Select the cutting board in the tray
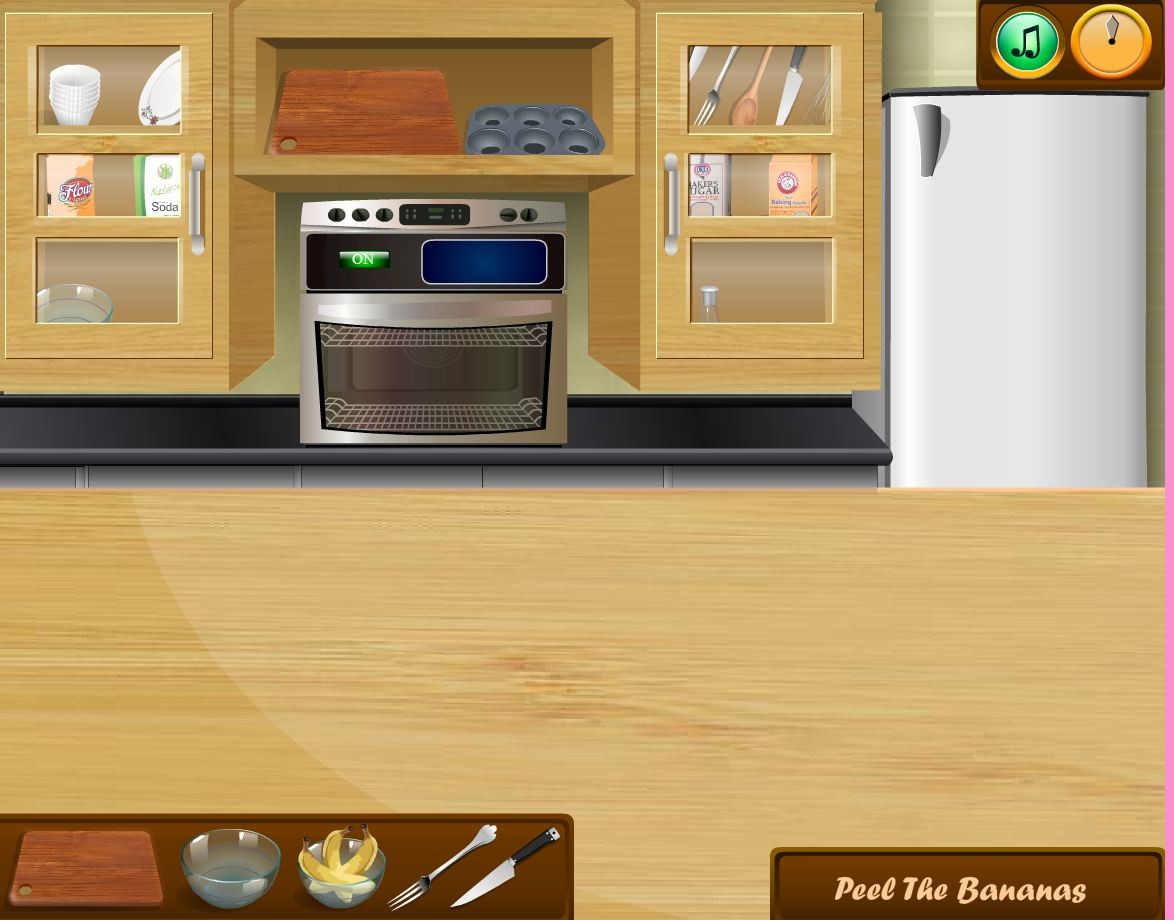 coord(86,865)
